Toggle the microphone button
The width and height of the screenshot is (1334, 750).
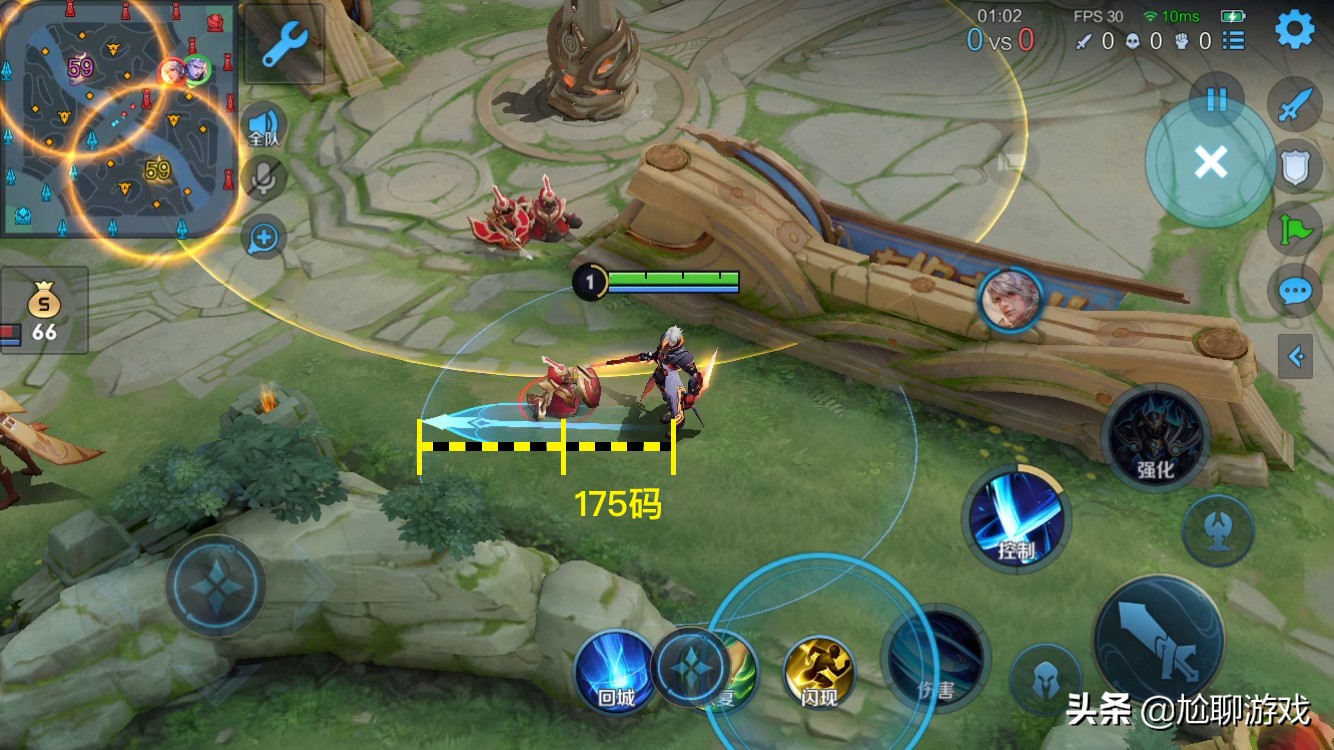[x=265, y=180]
